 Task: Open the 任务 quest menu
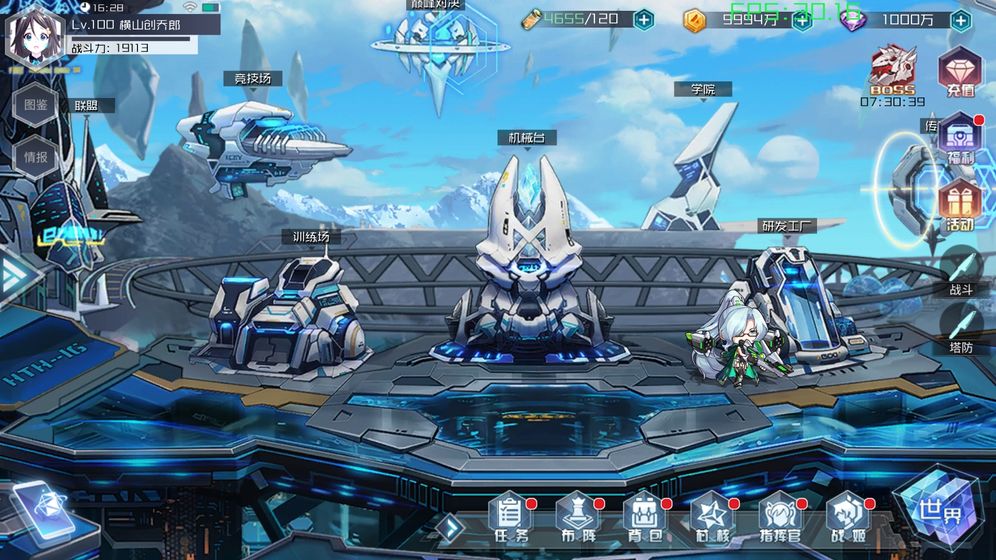pos(509,516)
